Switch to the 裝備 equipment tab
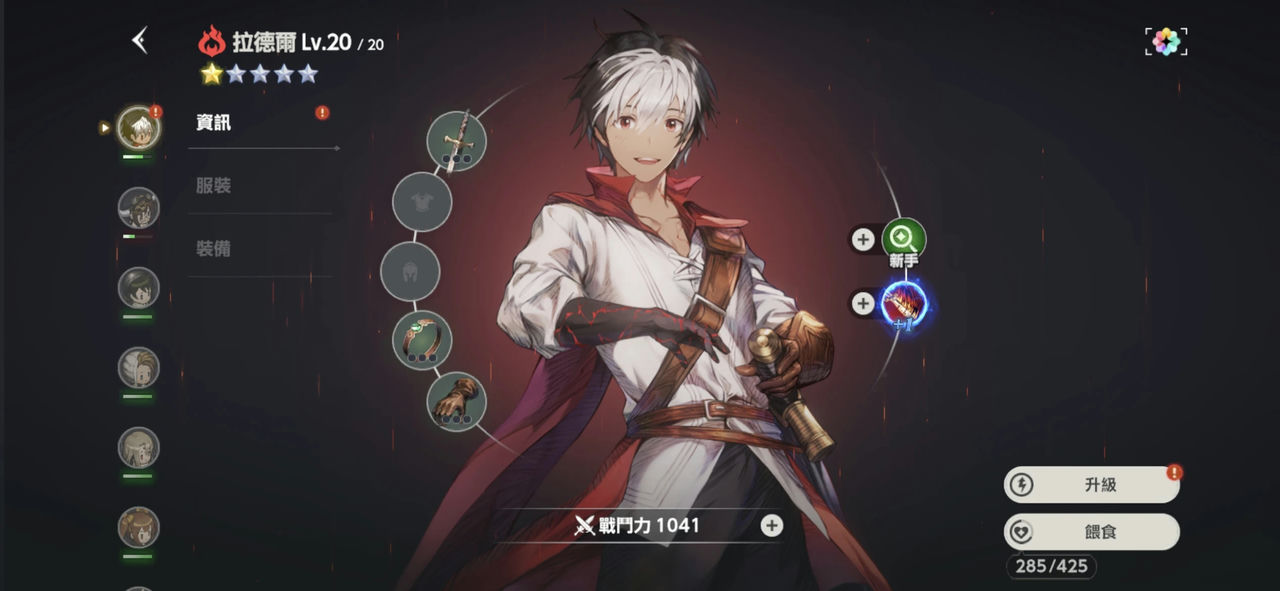This screenshot has width=1280, height=591. pos(214,249)
